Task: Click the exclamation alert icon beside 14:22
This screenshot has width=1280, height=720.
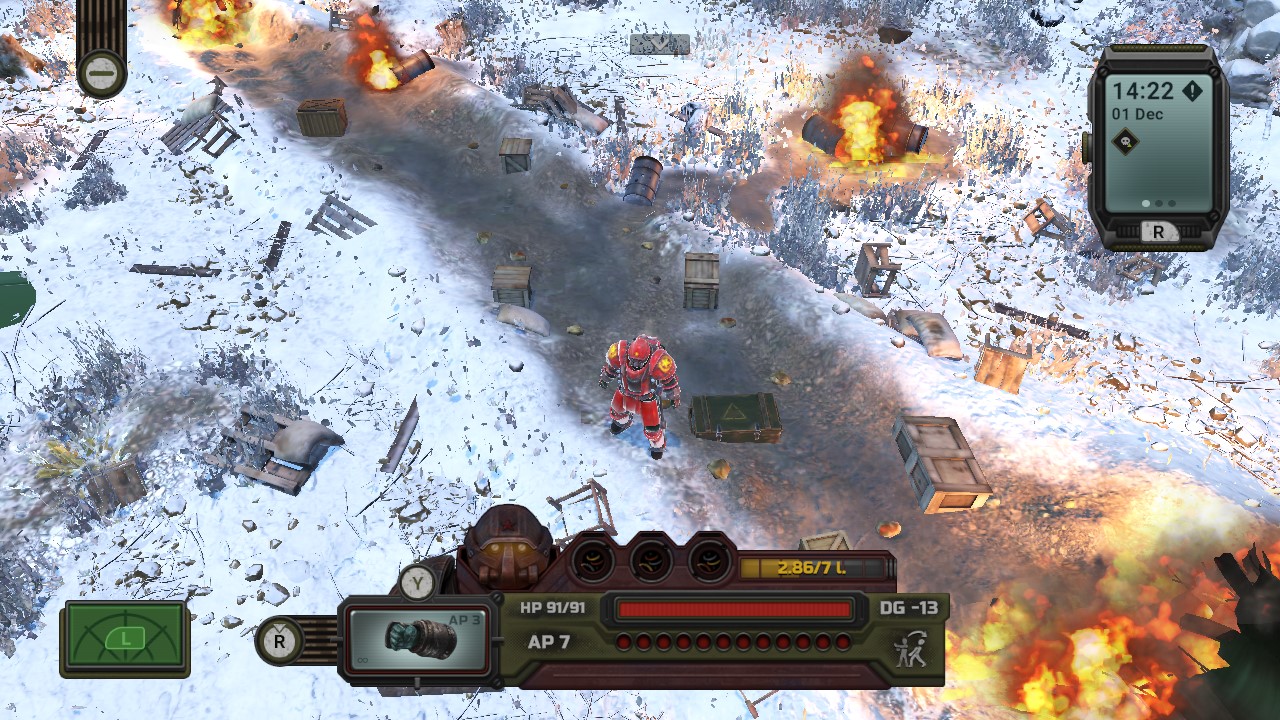Action: [1193, 90]
